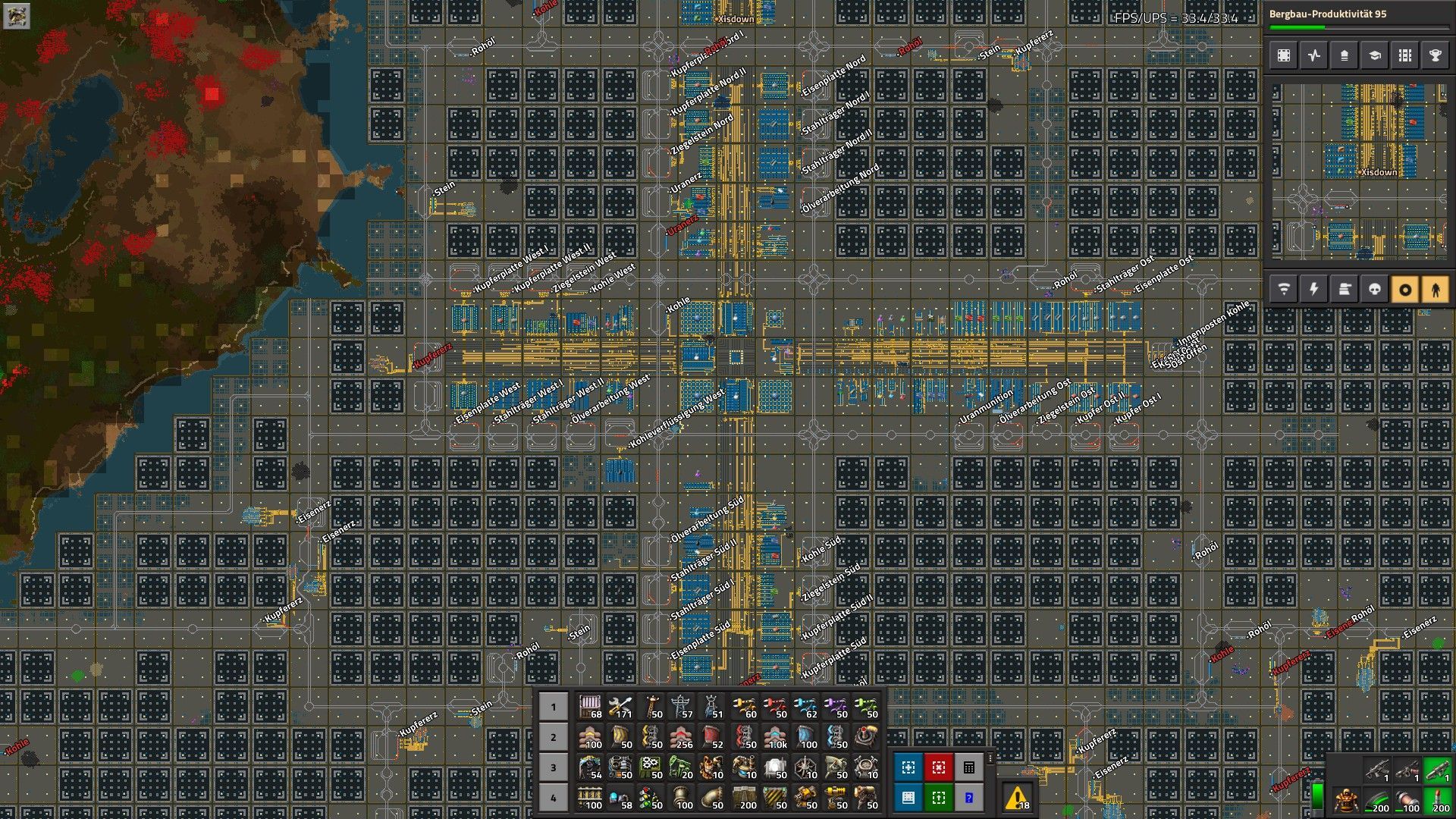Open the calculator shortcut icon

968,767
